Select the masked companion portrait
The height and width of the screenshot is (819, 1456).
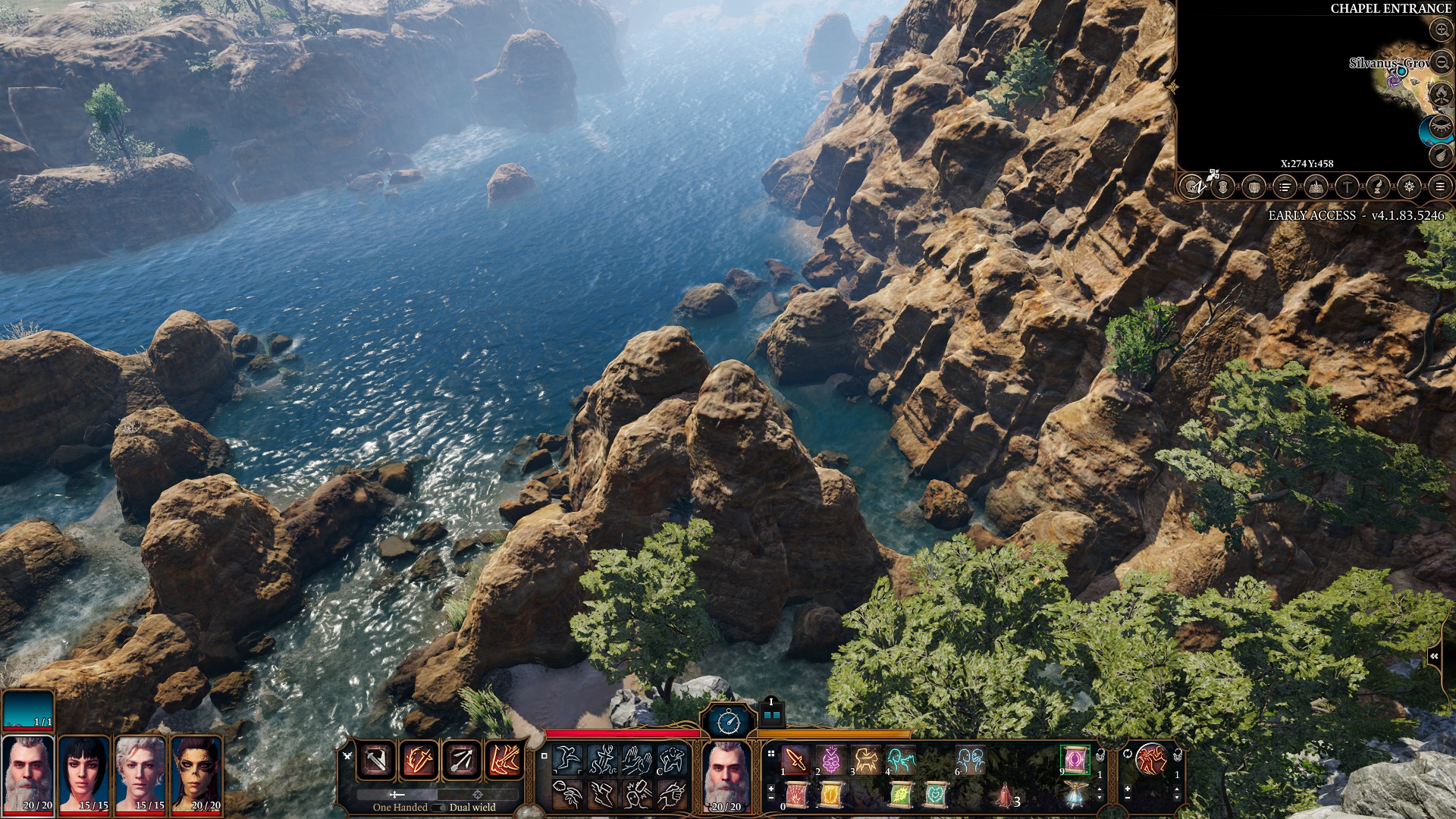pos(197,773)
